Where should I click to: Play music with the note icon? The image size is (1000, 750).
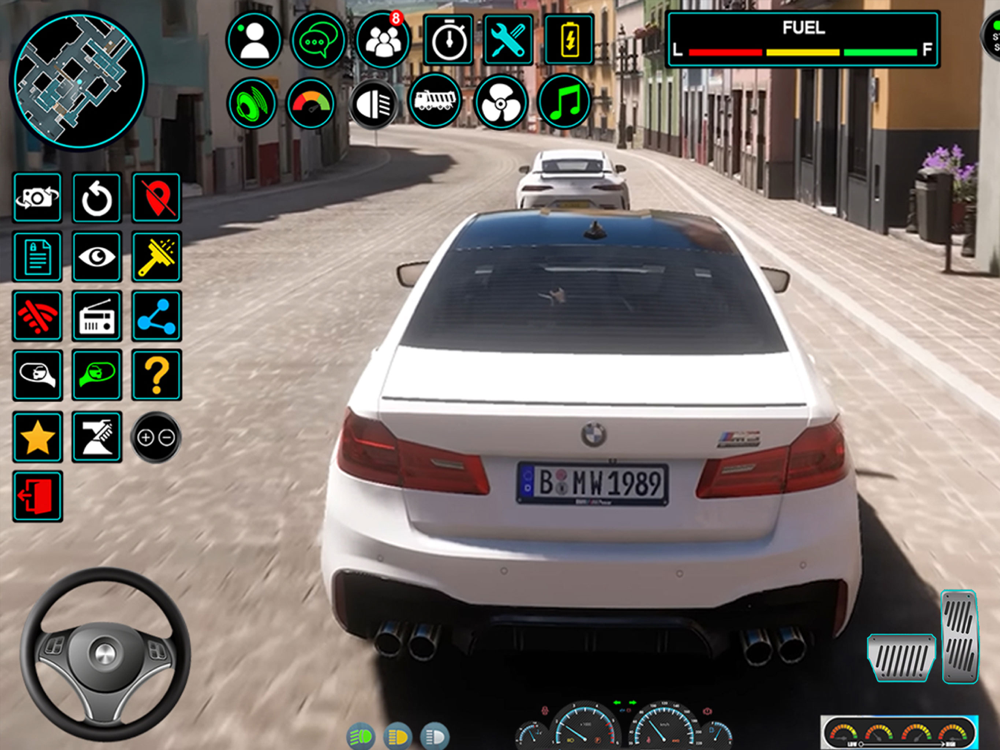564,101
